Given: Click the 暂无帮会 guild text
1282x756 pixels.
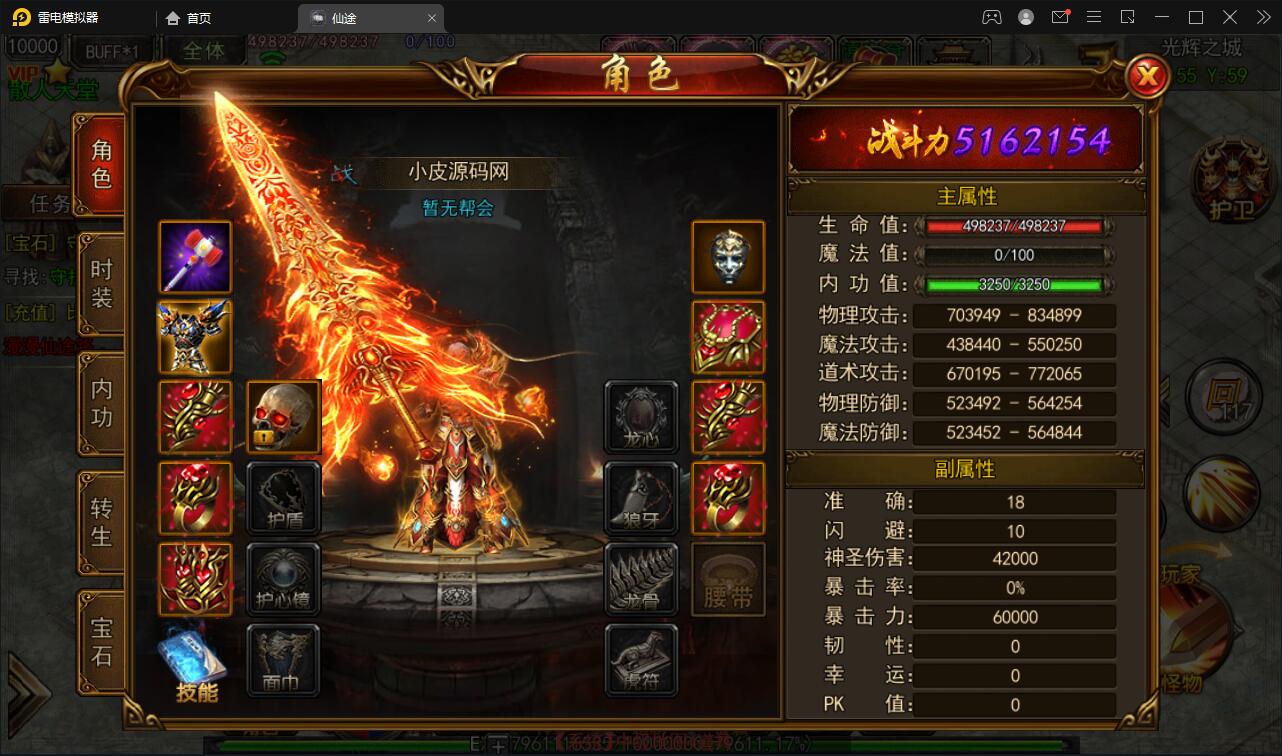Looking at the screenshot, I should pos(456,207).
